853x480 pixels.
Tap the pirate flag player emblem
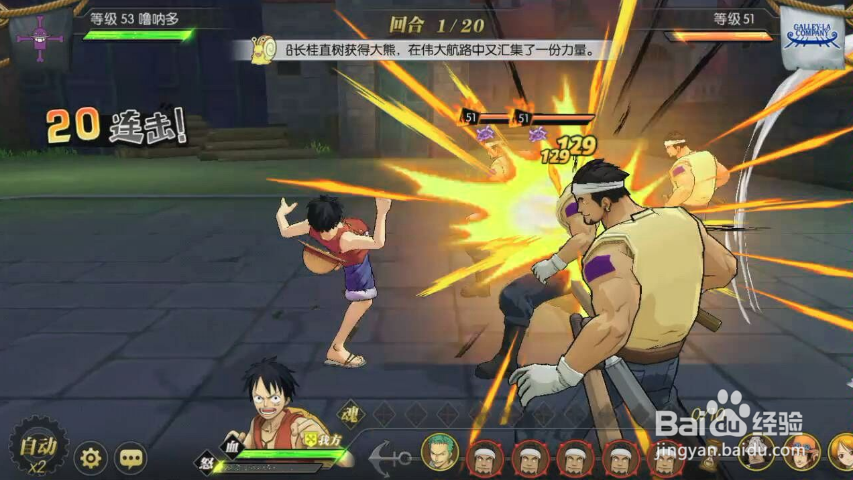click(42, 38)
